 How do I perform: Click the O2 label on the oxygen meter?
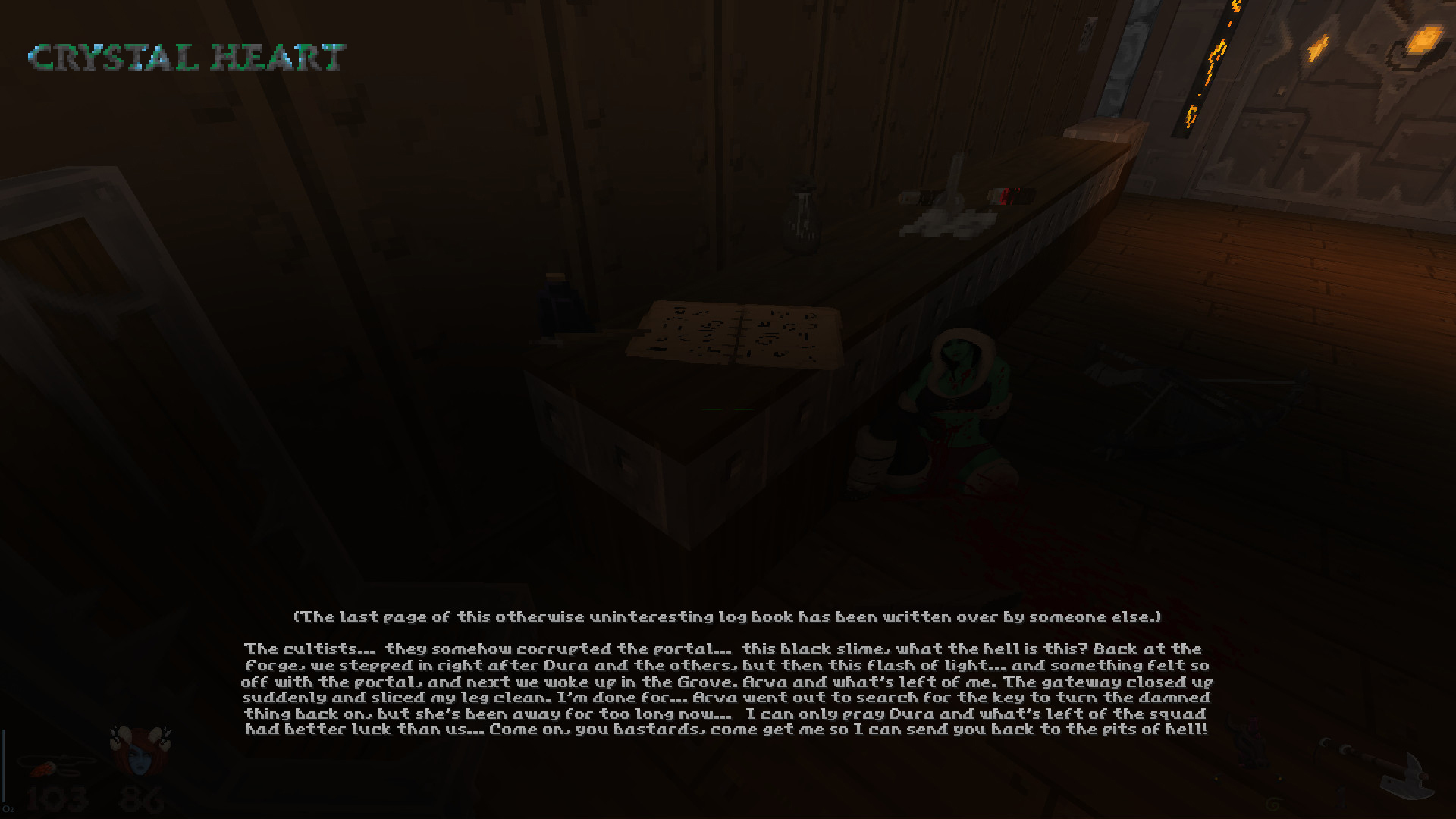pyautogui.click(x=11, y=810)
